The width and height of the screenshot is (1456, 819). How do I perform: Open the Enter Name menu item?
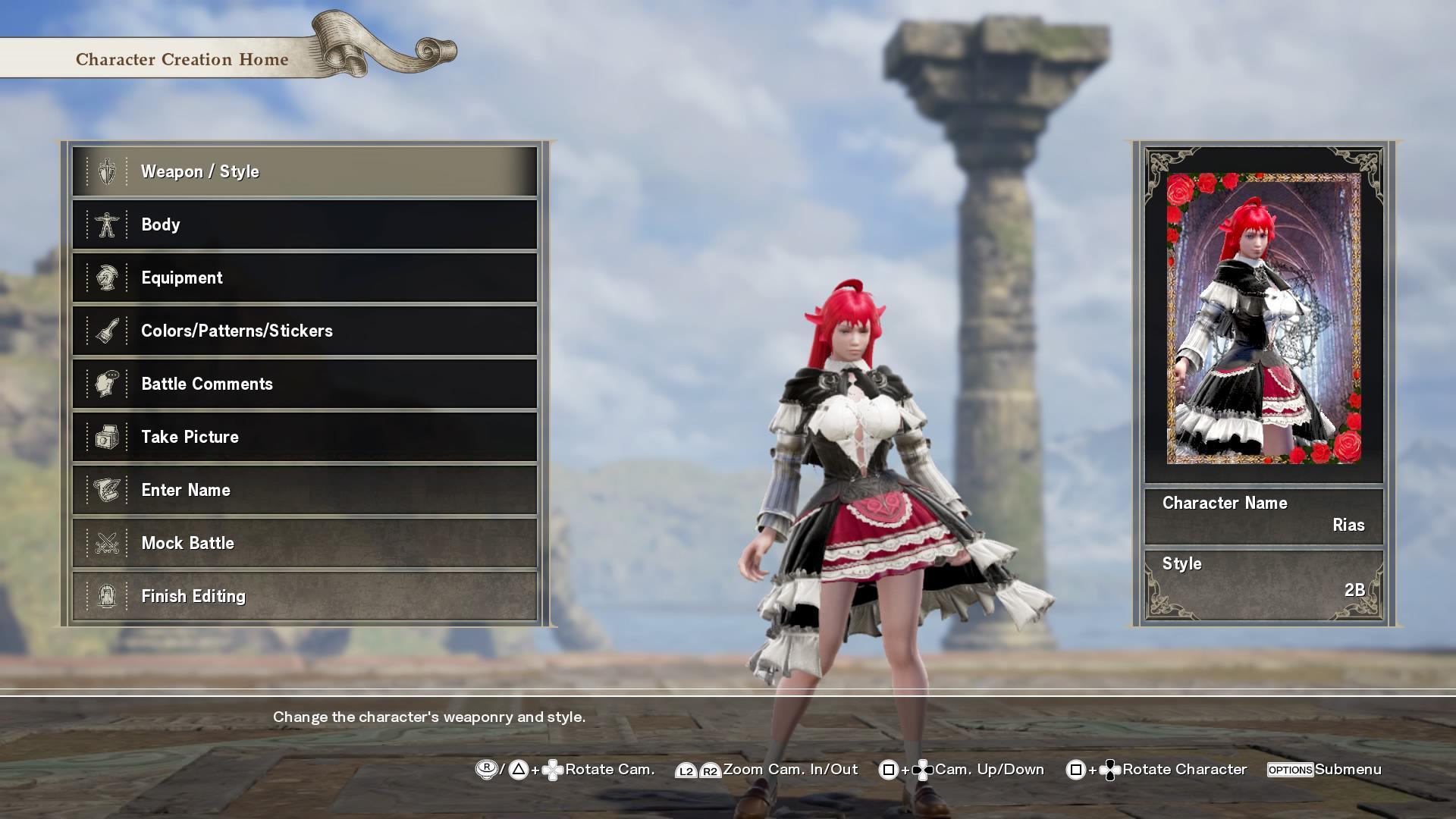[303, 490]
